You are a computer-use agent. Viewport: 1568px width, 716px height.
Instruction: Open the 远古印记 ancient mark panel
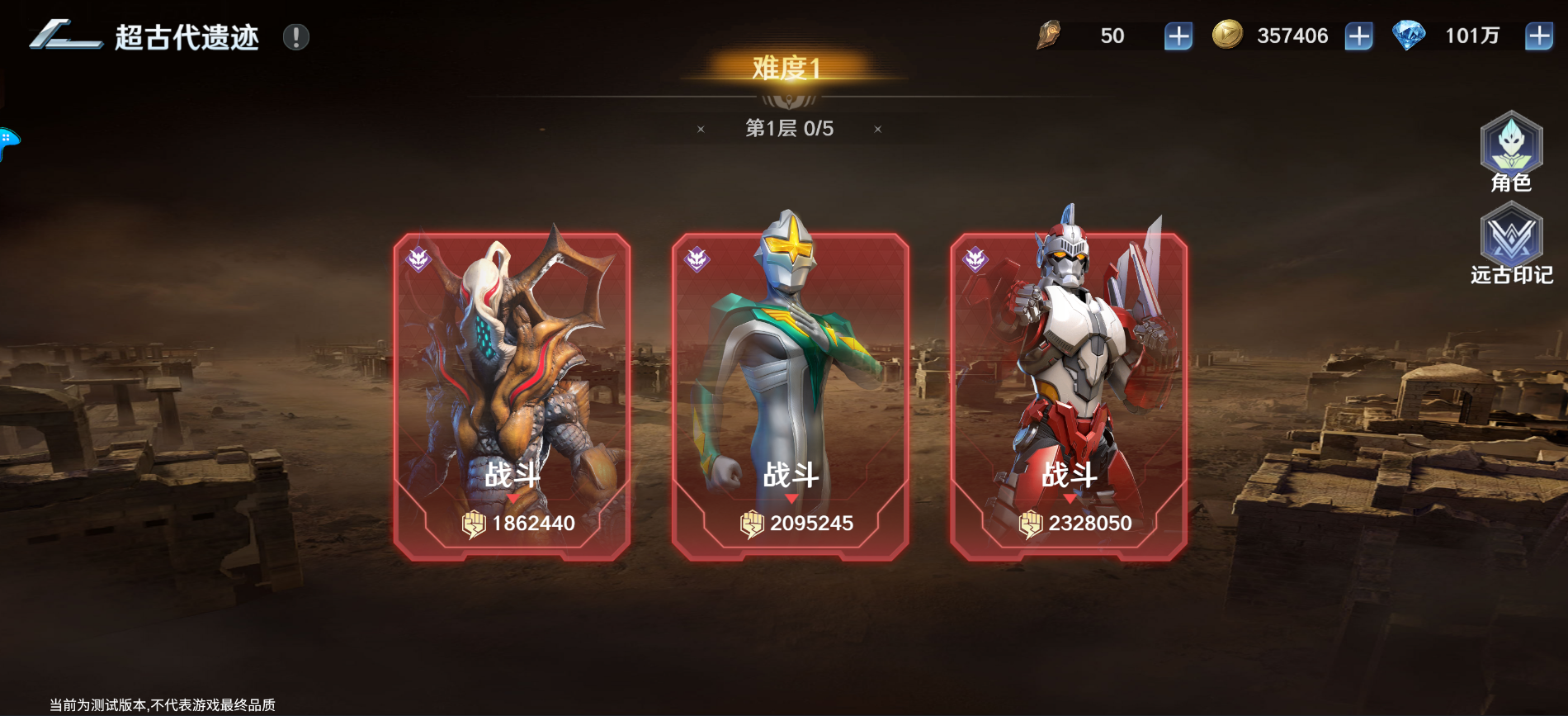pos(1513,241)
